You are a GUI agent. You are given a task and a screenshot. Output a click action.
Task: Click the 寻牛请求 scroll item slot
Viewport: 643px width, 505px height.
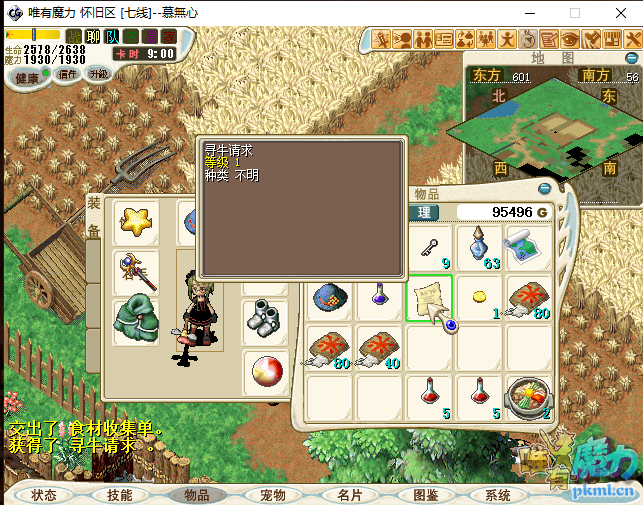tap(430, 299)
